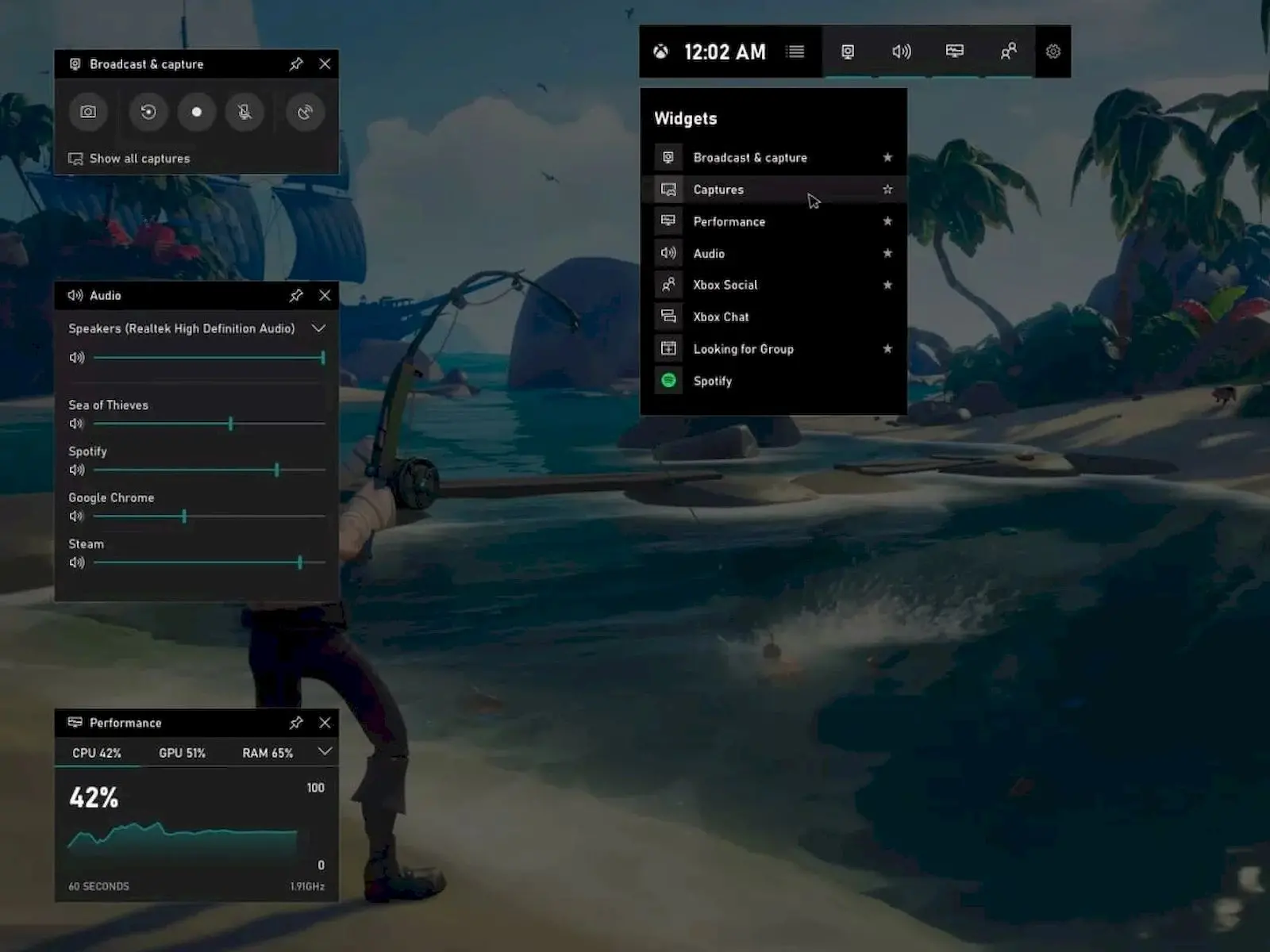Open the Audio widget from the toolbar
1270x952 pixels.
coord(901,52)
